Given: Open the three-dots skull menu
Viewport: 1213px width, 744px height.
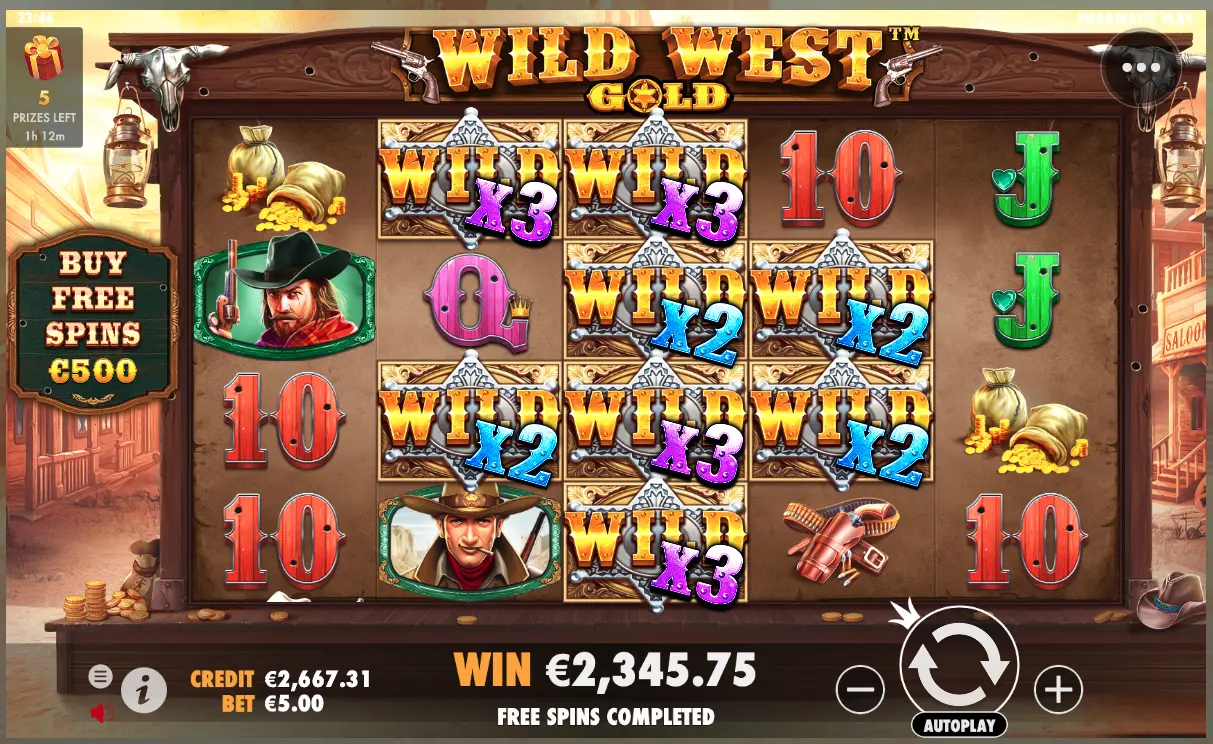Looking at the screenshot, I should tap(1142, 69).
